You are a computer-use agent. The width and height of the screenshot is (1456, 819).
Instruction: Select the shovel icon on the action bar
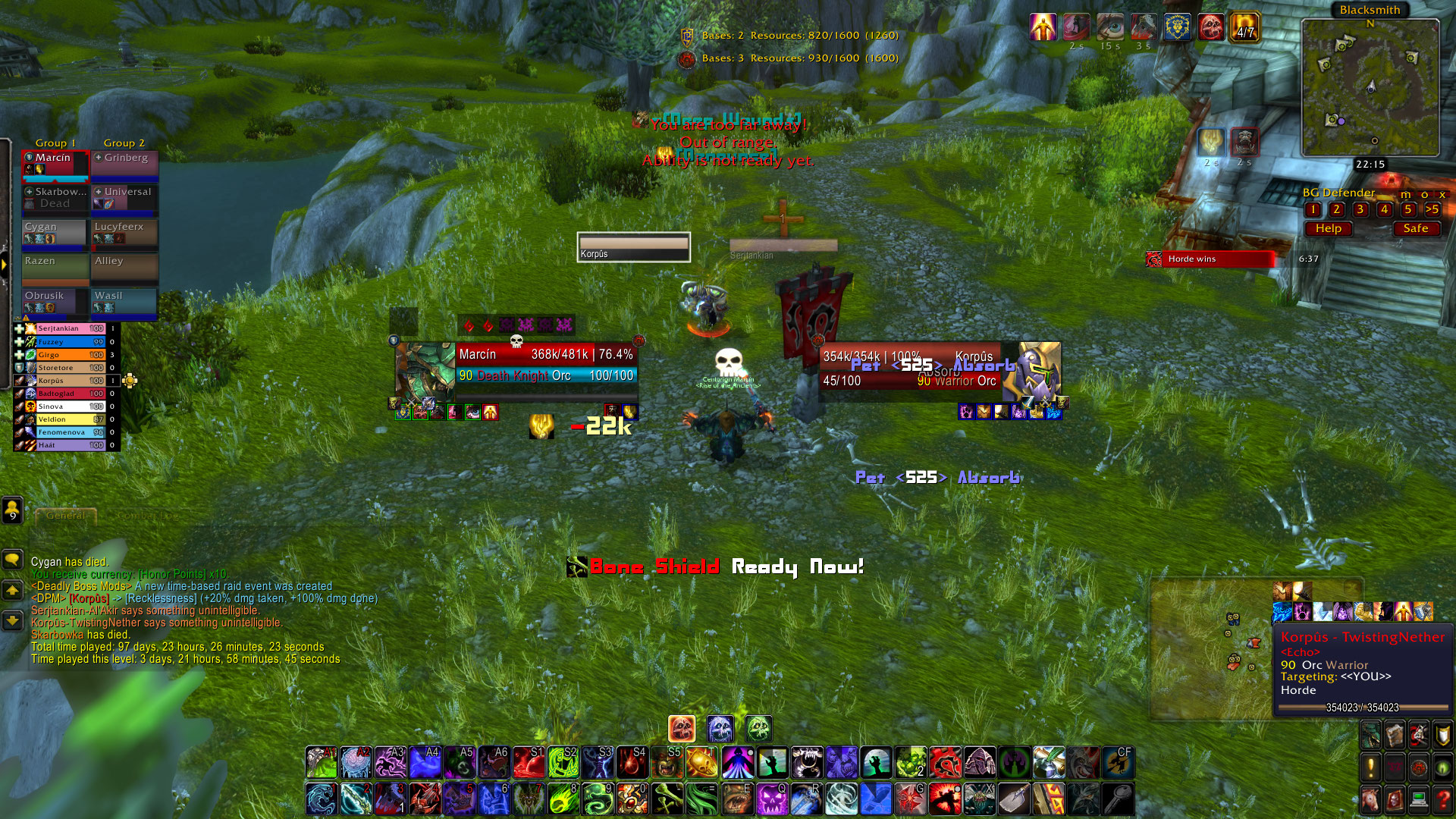1014,799
